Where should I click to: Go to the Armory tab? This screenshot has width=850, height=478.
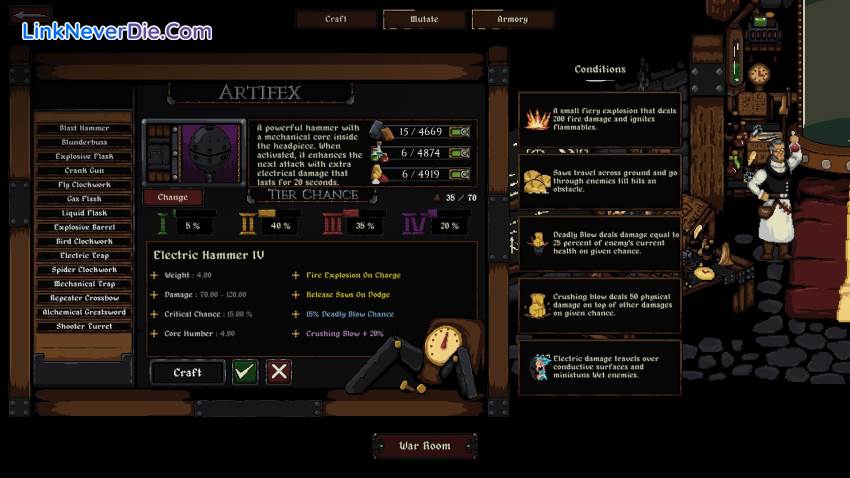click(512, 19)
